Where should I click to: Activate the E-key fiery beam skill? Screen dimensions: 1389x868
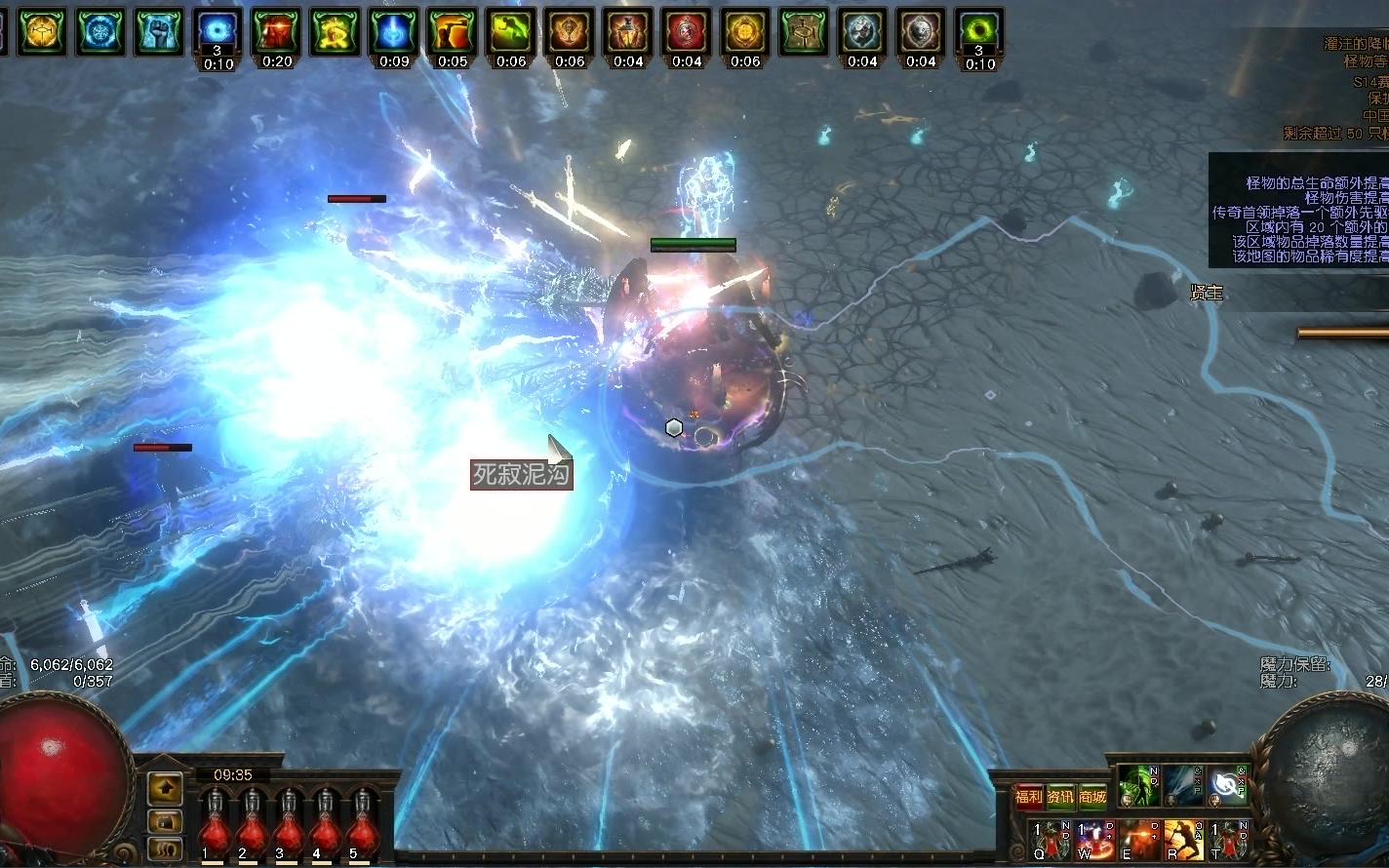point(1138,840)
